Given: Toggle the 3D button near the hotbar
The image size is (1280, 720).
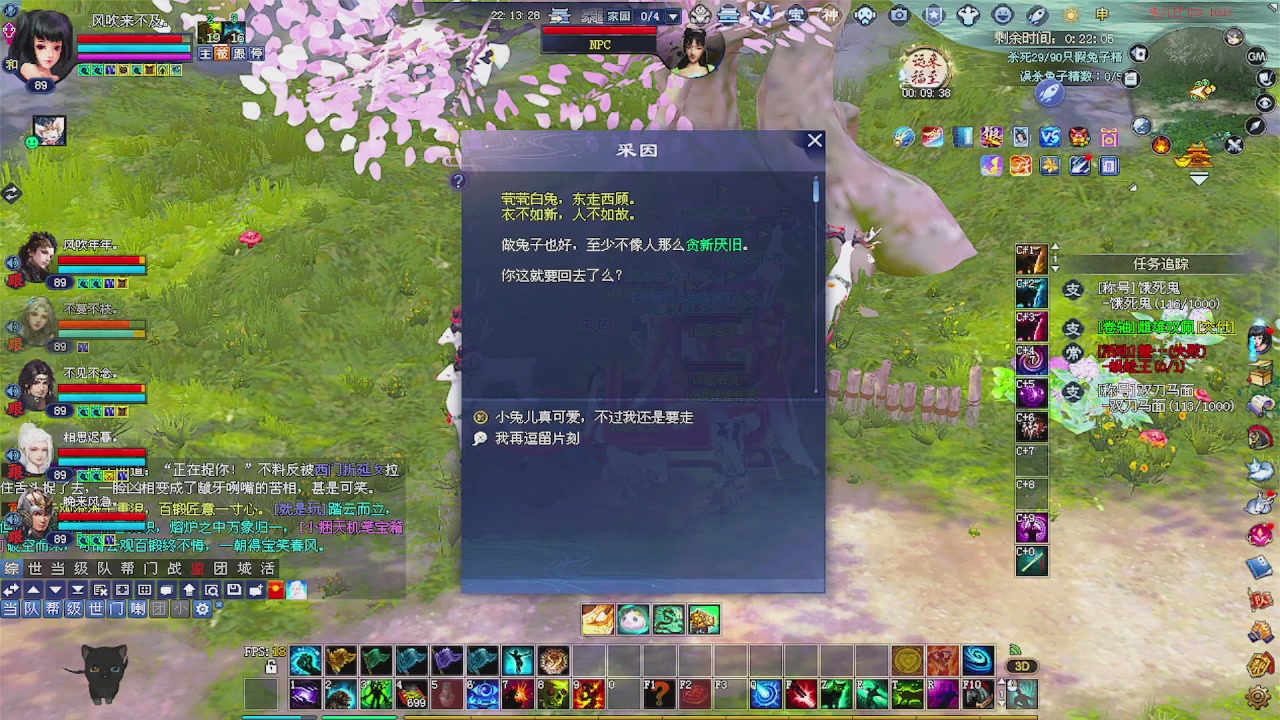Looking at the screenshot, I should click(x=1022, y=666).
